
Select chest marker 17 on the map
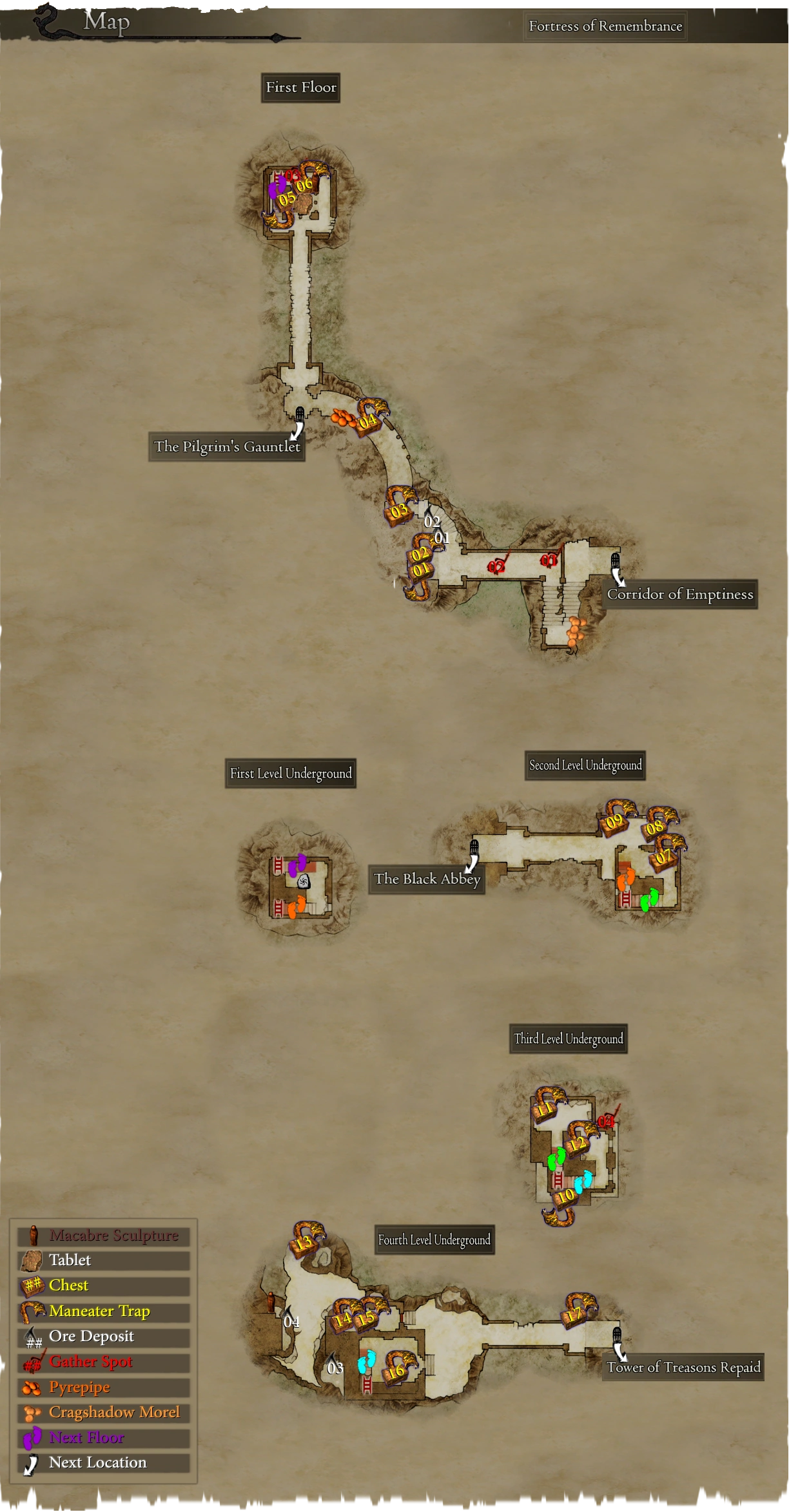tap(574, 1314)
